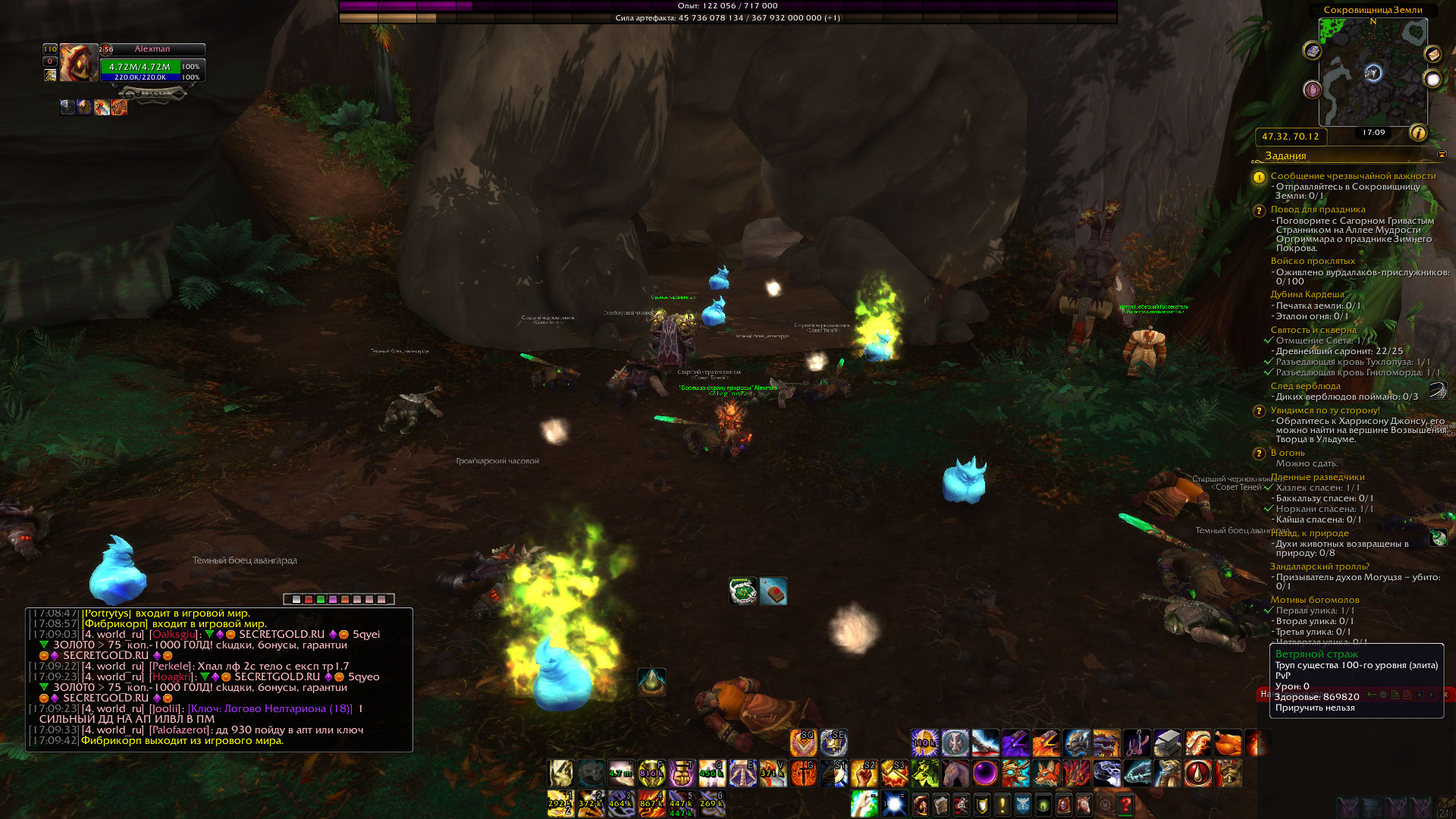
Task: Click the anvil icon on action bar
Action: (x=1167, y=743)
